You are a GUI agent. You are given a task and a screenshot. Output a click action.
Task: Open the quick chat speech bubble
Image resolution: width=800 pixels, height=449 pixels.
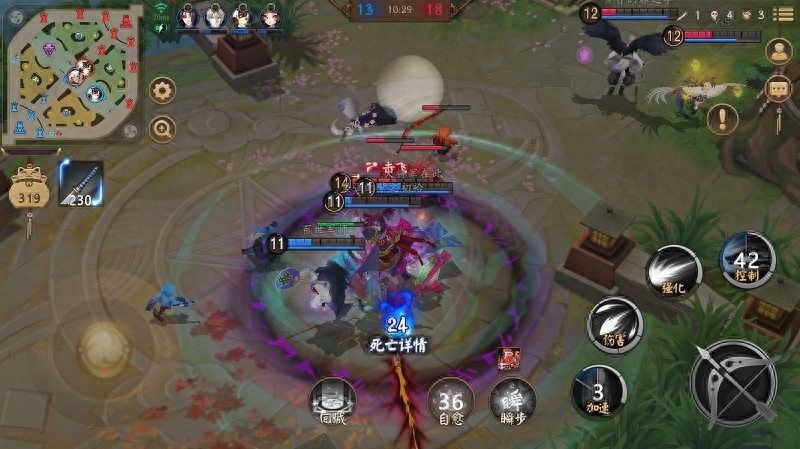pos(778,90)
